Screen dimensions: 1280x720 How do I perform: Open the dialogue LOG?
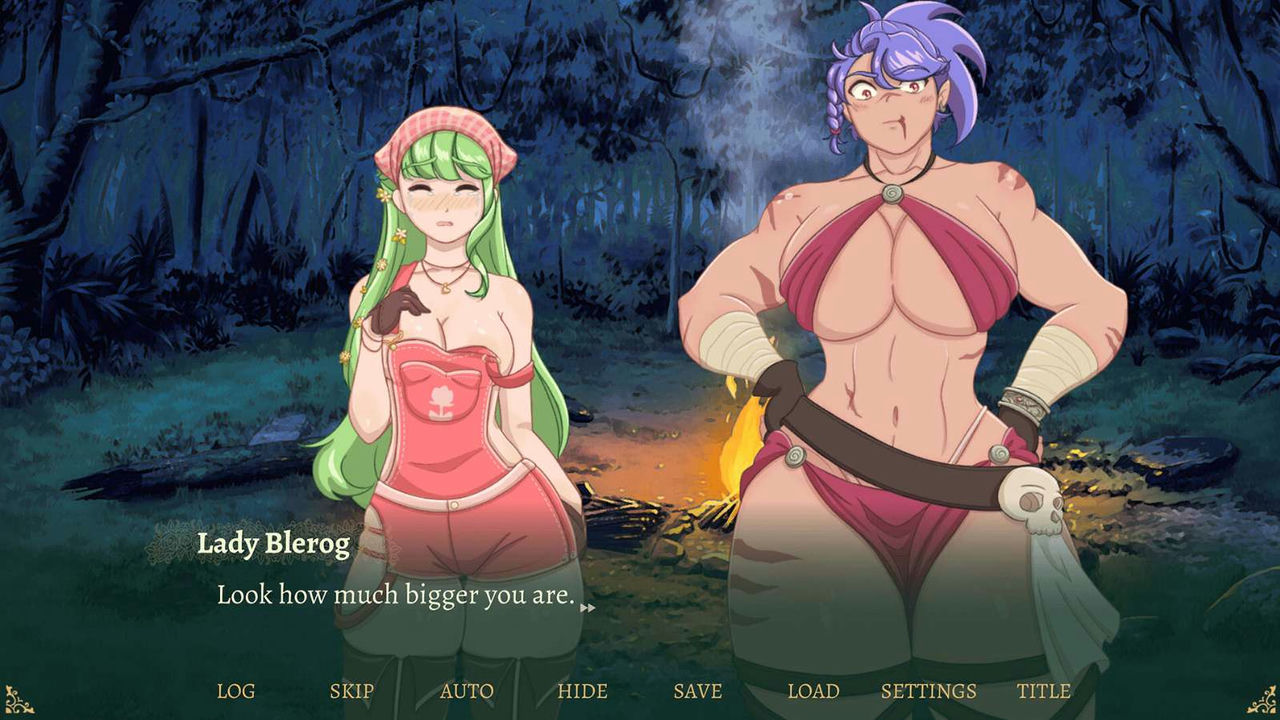pos(236,690)
